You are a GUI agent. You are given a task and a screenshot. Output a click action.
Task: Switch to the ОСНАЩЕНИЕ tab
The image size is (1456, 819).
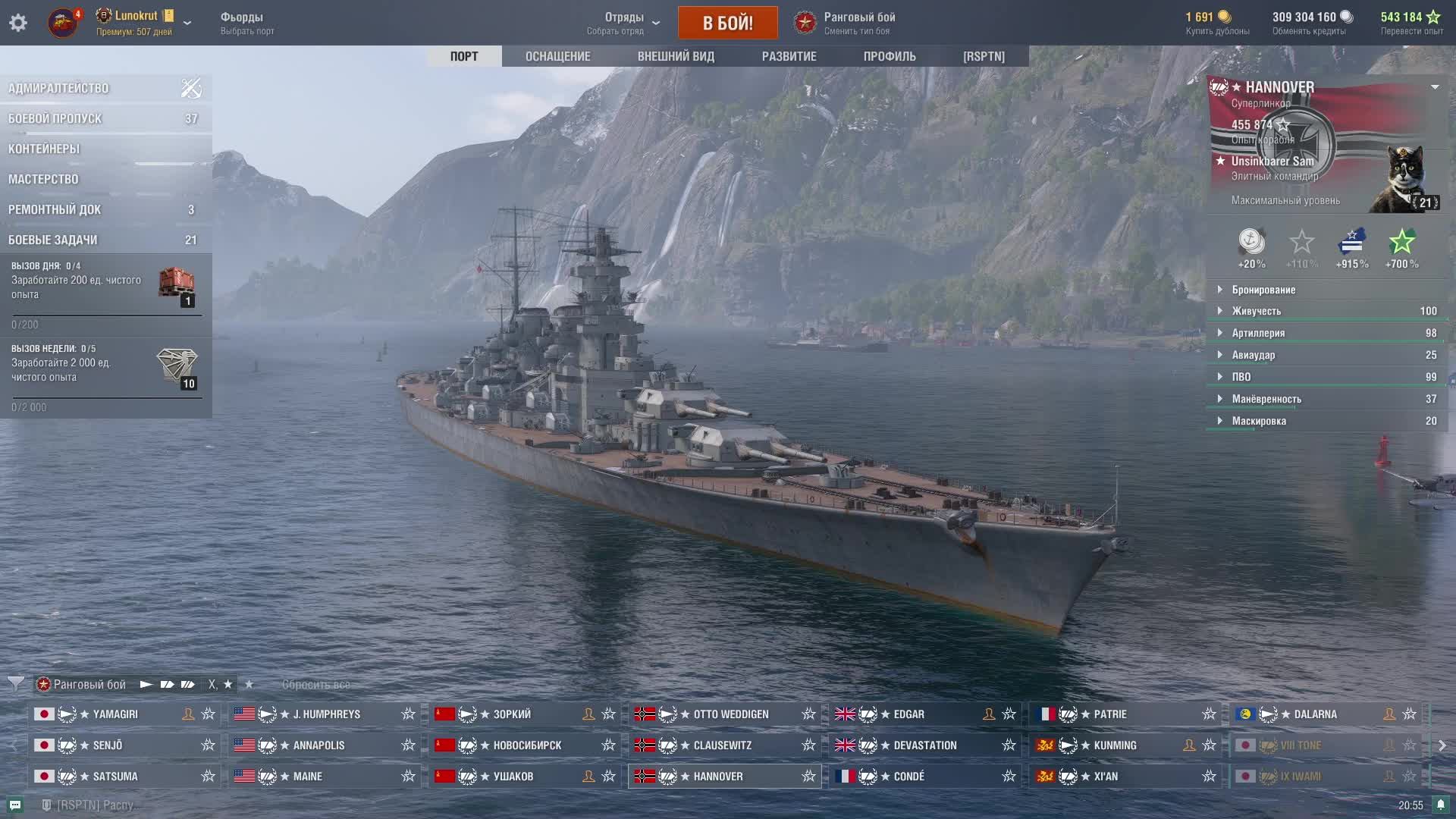[x=557, y=56]
